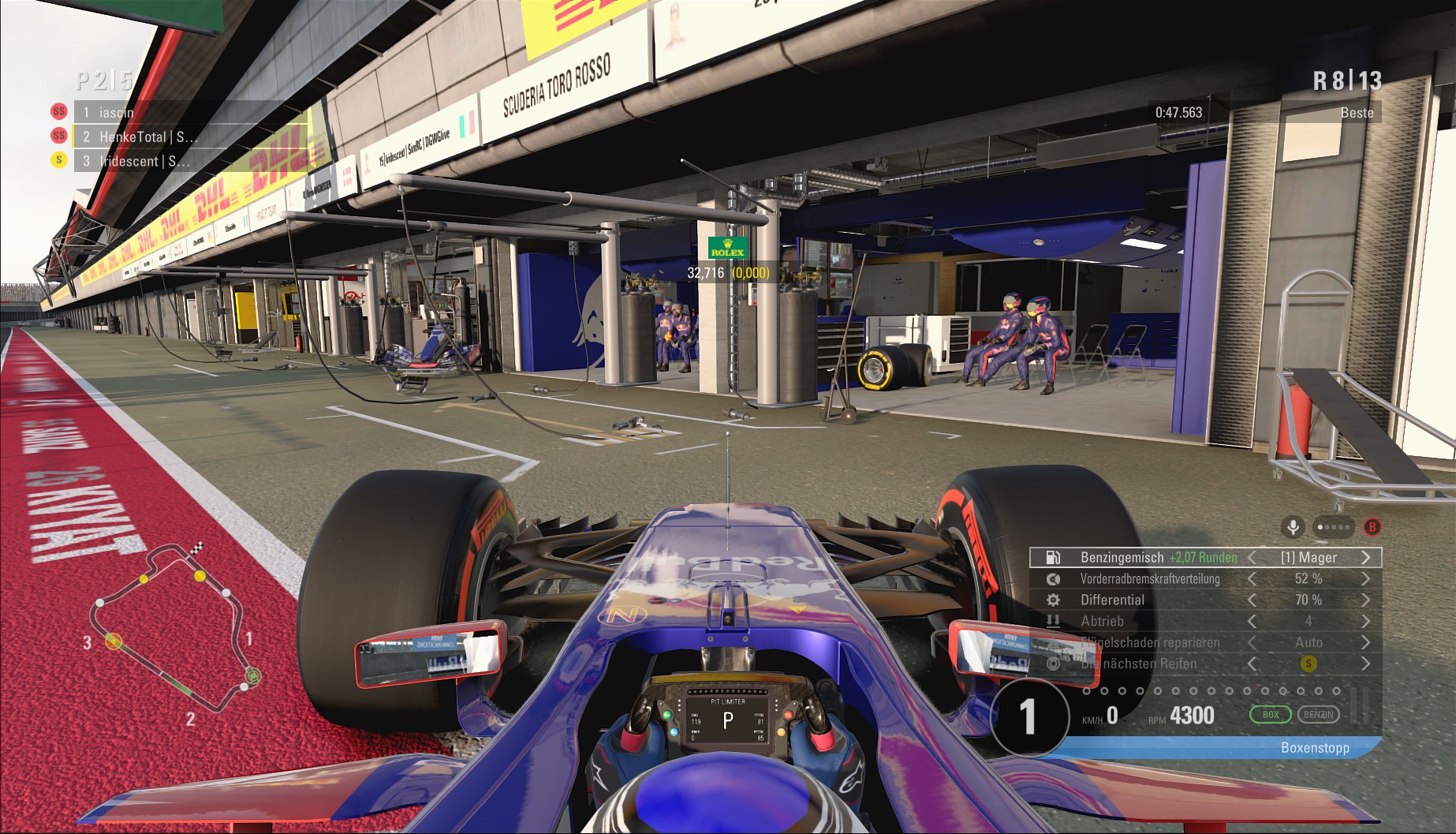Select the iascin leaderboard row

189,112
